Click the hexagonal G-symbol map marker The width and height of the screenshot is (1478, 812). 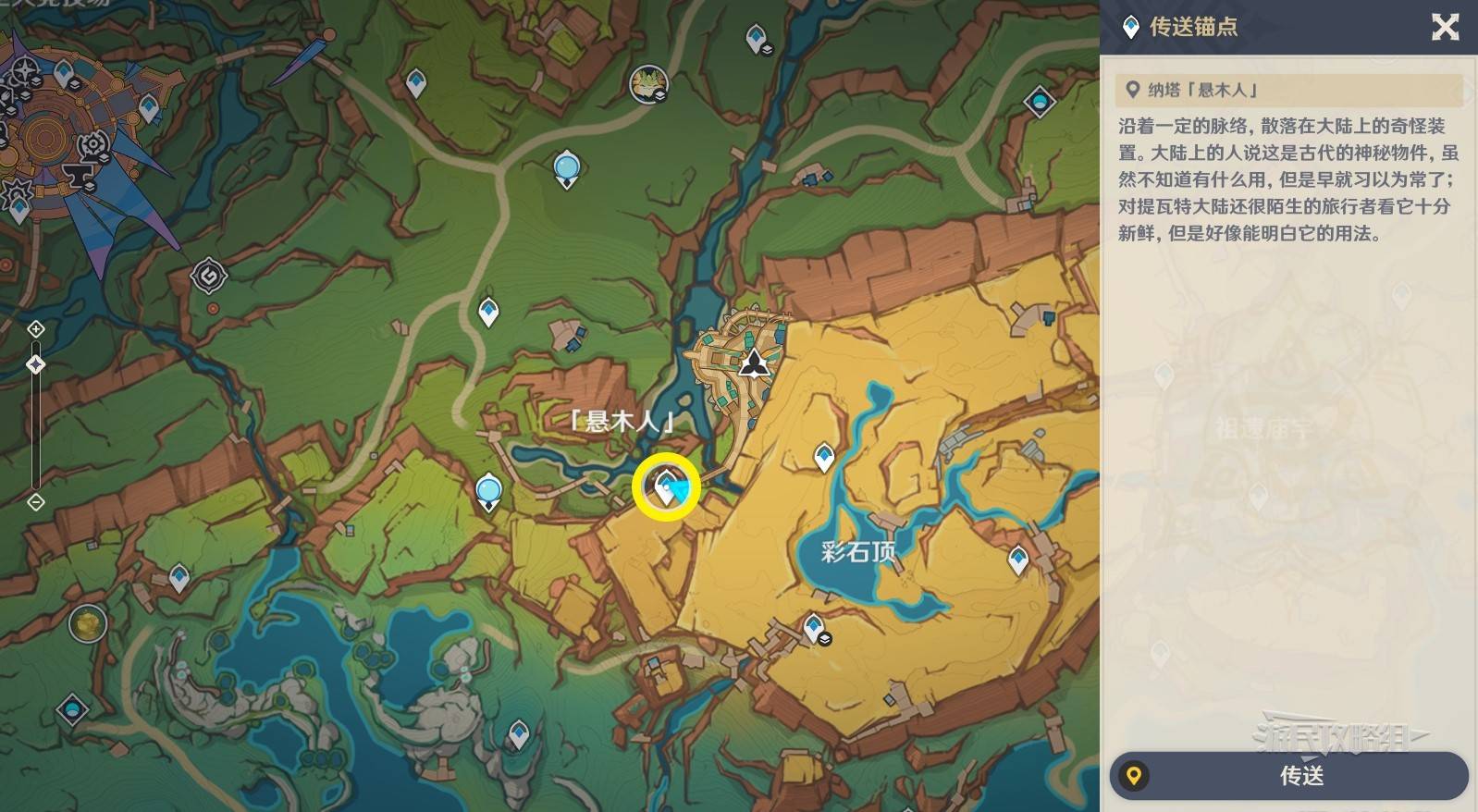[209, 276]
